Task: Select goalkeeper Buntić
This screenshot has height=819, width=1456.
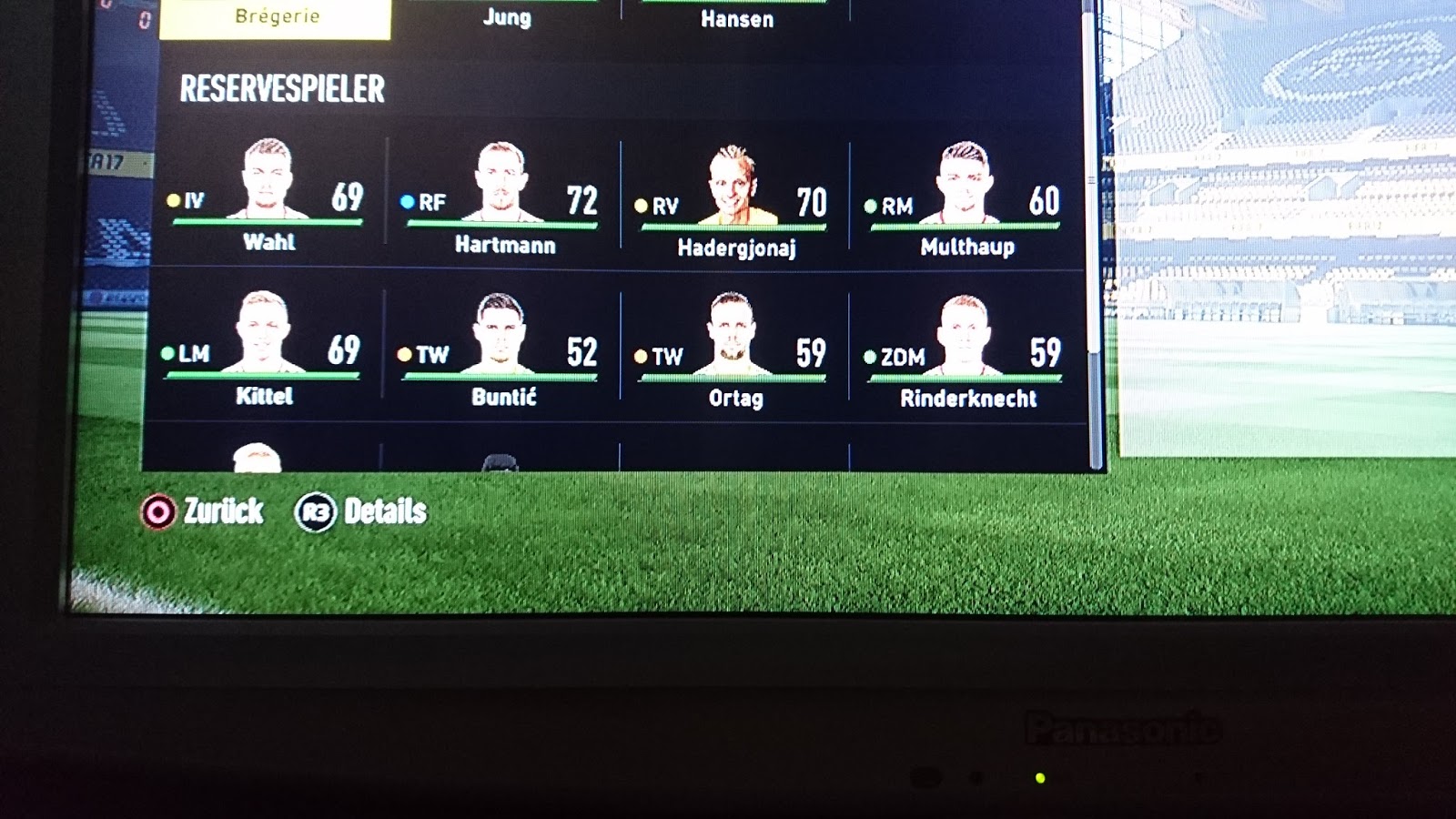Action: [500, 355]
